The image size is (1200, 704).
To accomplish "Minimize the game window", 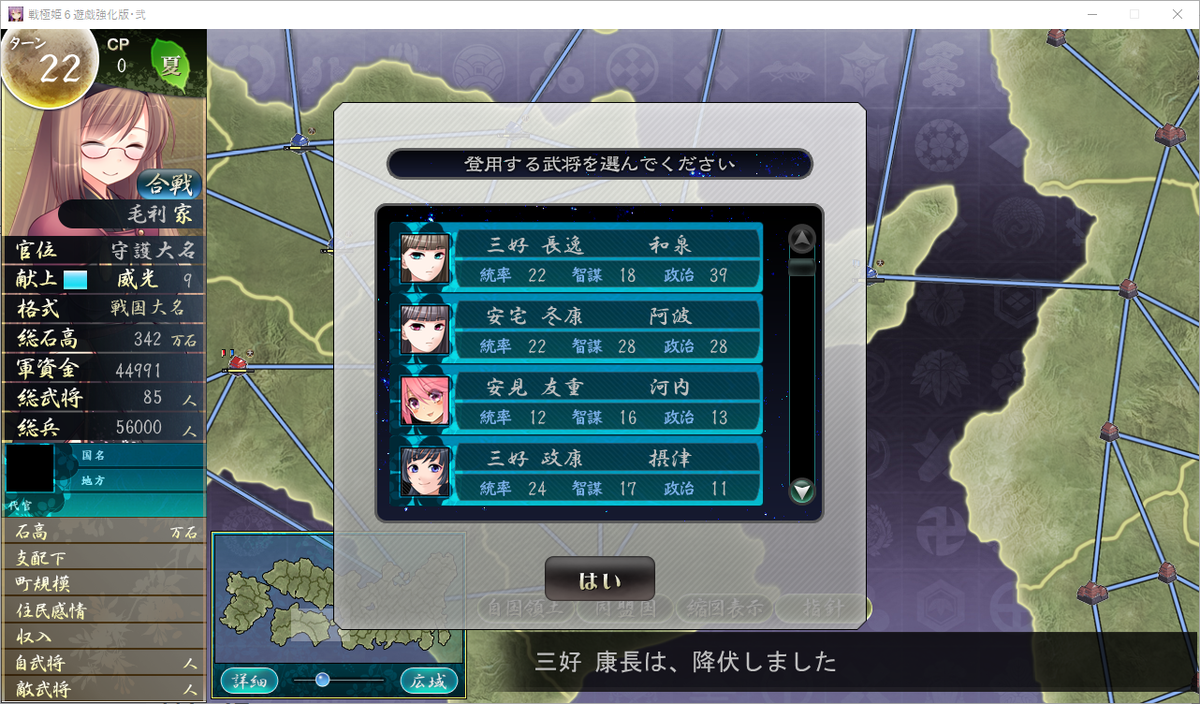I will click(1087, 14).
